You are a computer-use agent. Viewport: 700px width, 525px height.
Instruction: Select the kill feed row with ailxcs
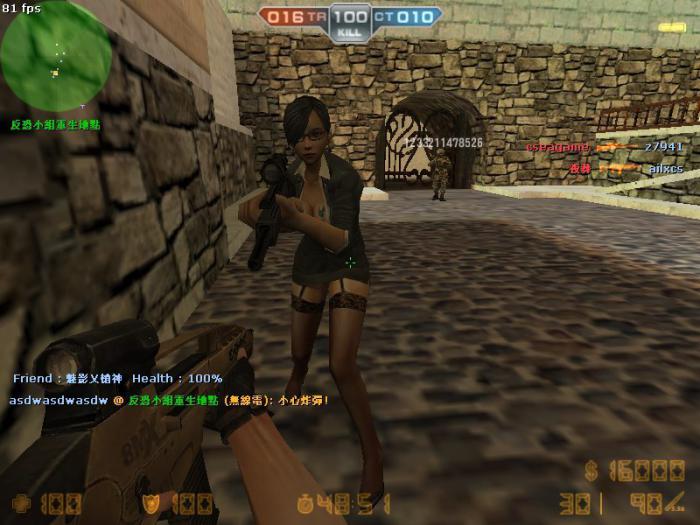tap(625, 169)
